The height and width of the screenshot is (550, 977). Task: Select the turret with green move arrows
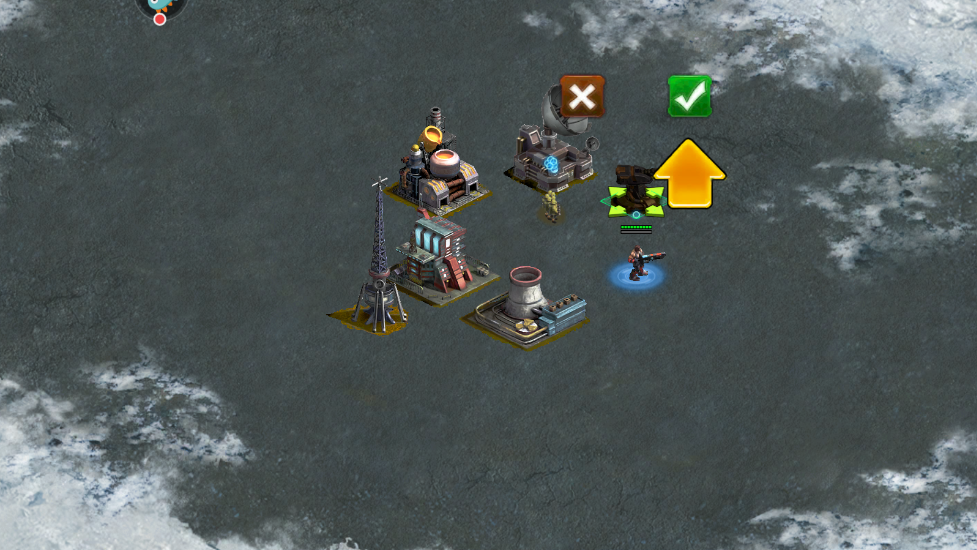(634, 194)
